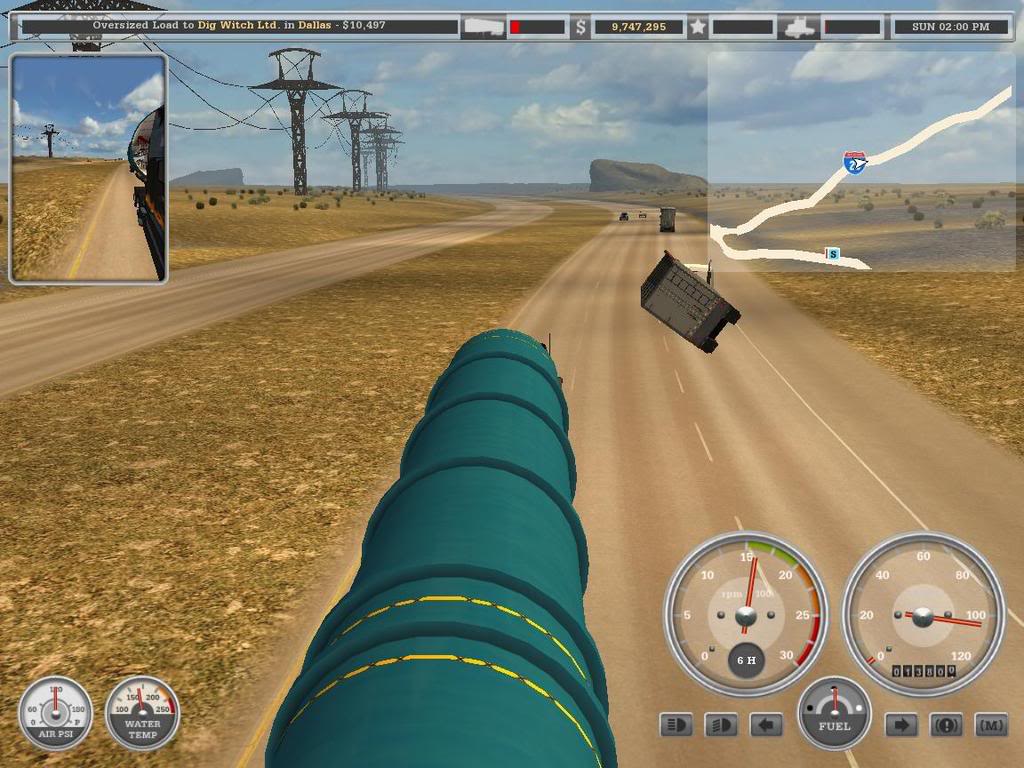Click the rear-view mirror camera panel
The height and width of the screenshot is (768, 1024).
[x=88, y=169]
